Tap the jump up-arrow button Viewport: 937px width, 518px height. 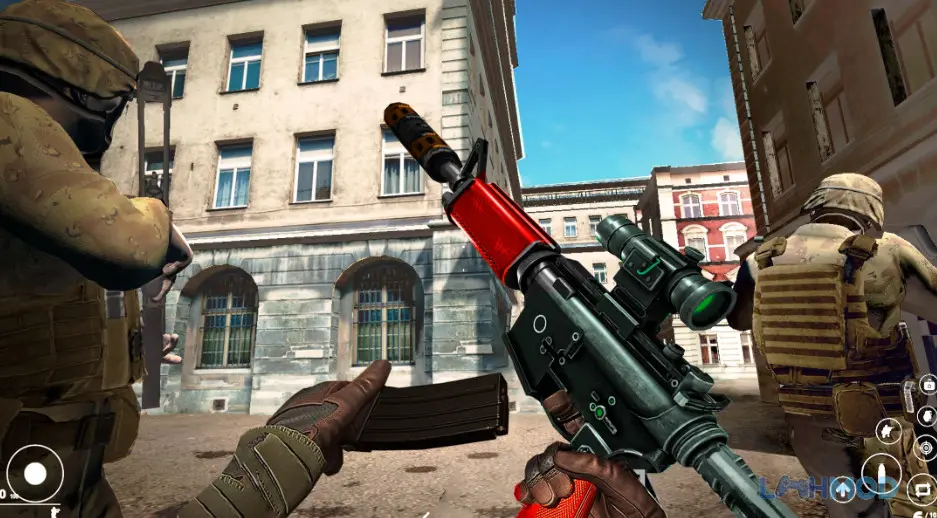843,489
